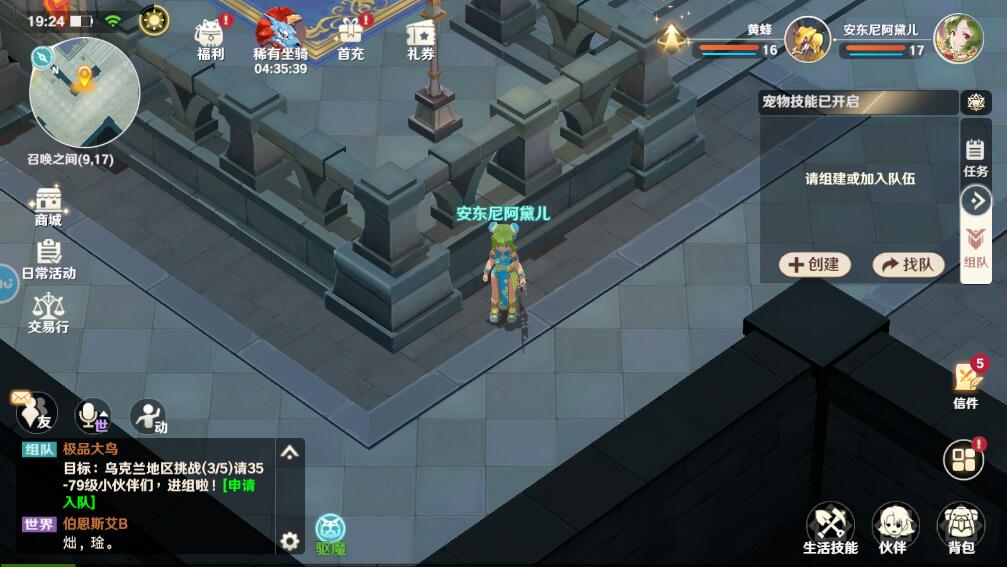Image resolution: width=1007 pixels, height=567 pixels.
Task: Select the player avatar portrait
Action: 958,38
